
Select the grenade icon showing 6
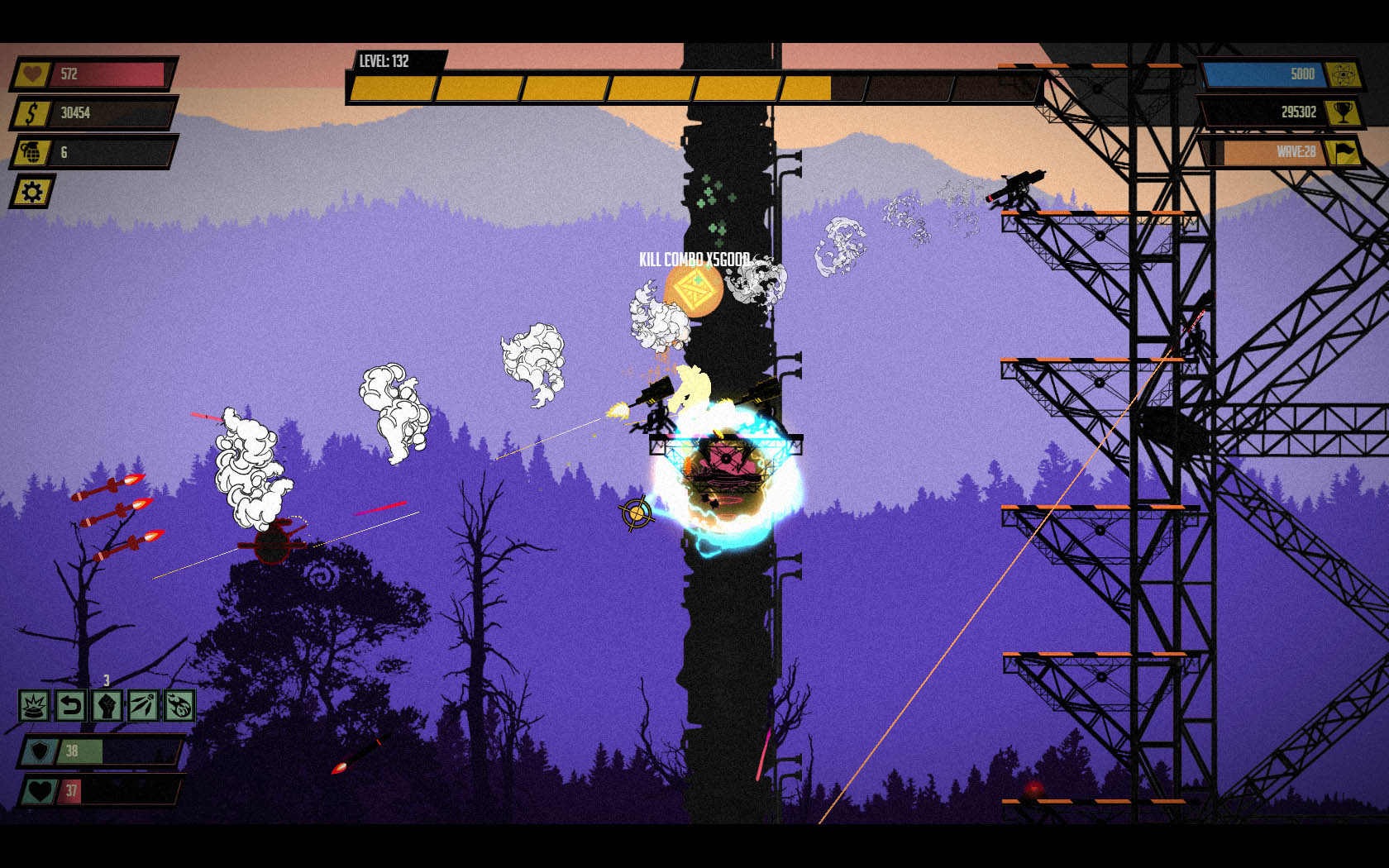[x=31, y=154]
